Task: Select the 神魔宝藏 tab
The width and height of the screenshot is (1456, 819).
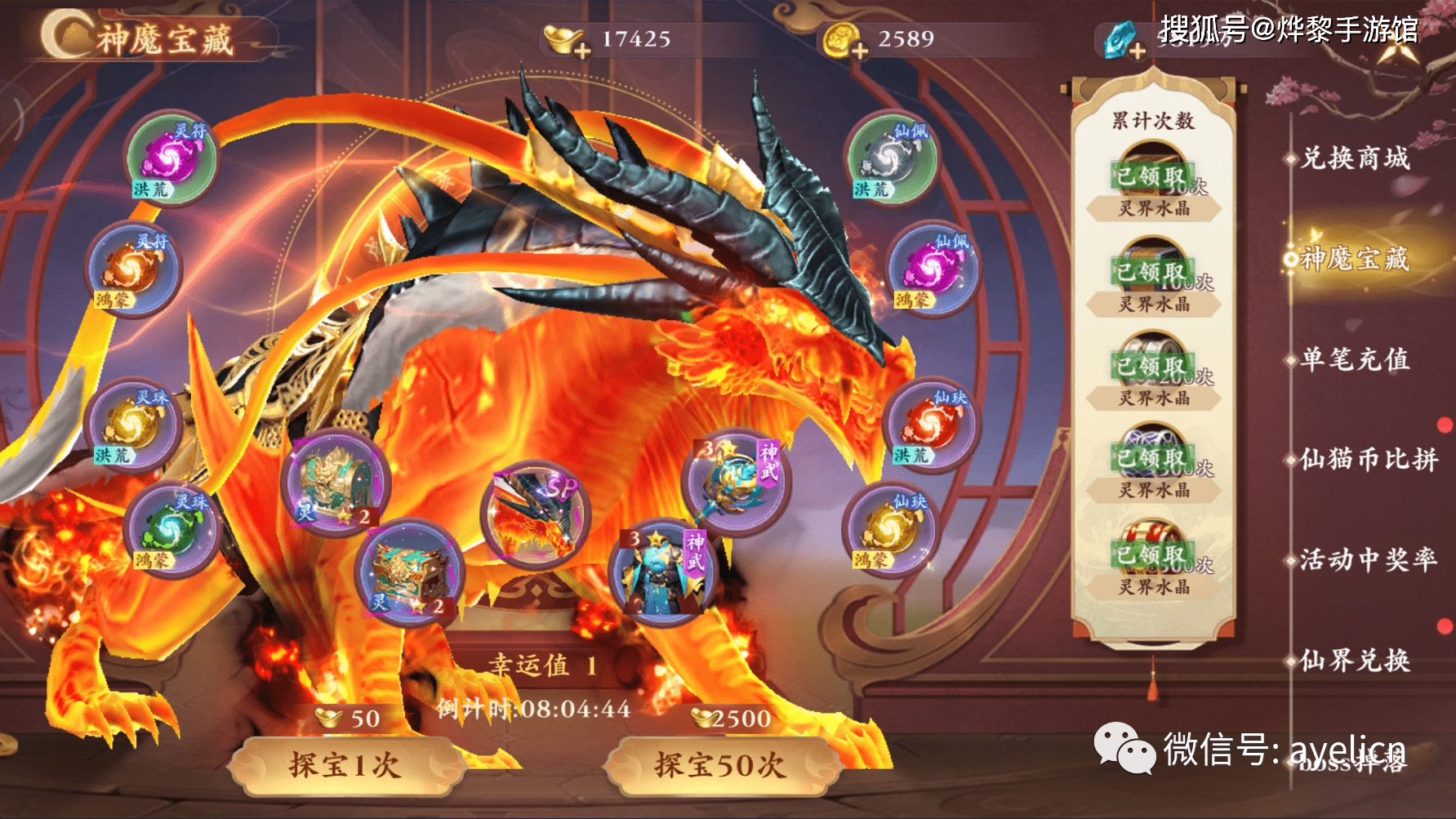Action: coord(1355,259)
